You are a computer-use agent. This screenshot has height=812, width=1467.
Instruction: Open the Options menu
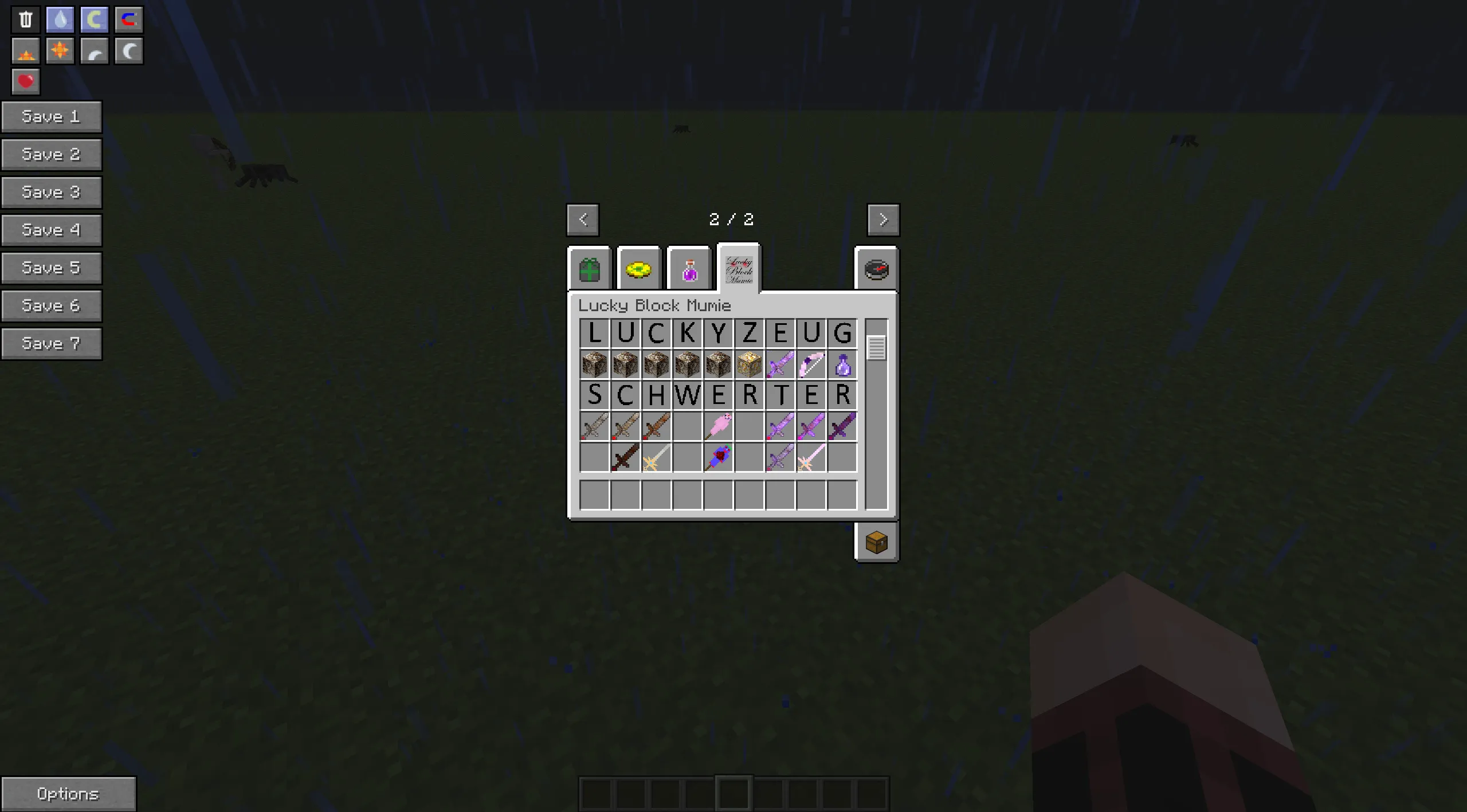69,793
